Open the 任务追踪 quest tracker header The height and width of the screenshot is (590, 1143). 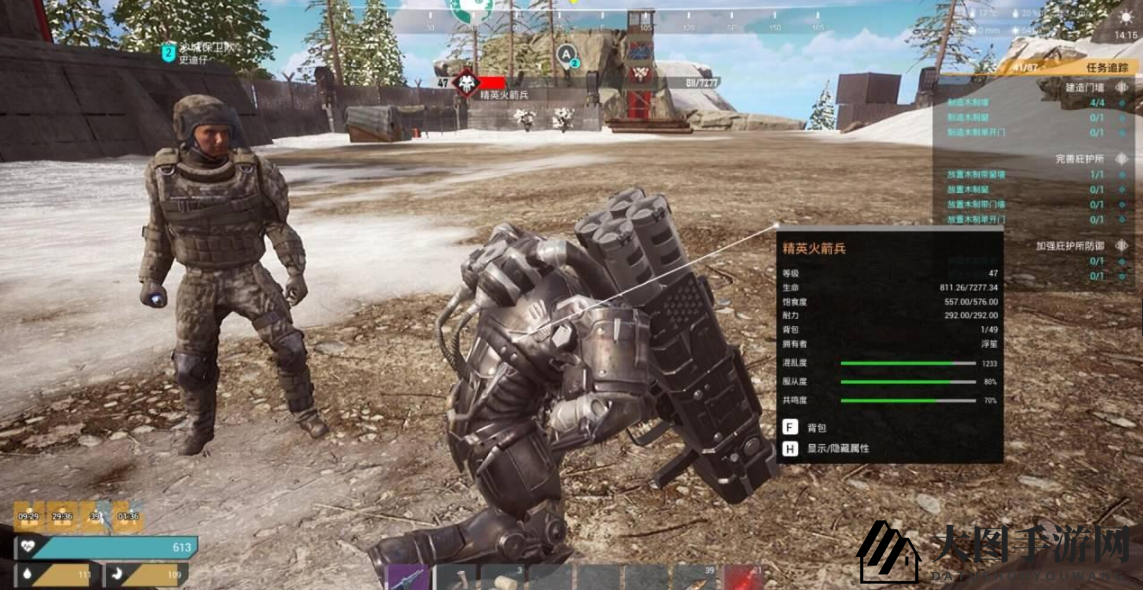tap(1108, 68)
